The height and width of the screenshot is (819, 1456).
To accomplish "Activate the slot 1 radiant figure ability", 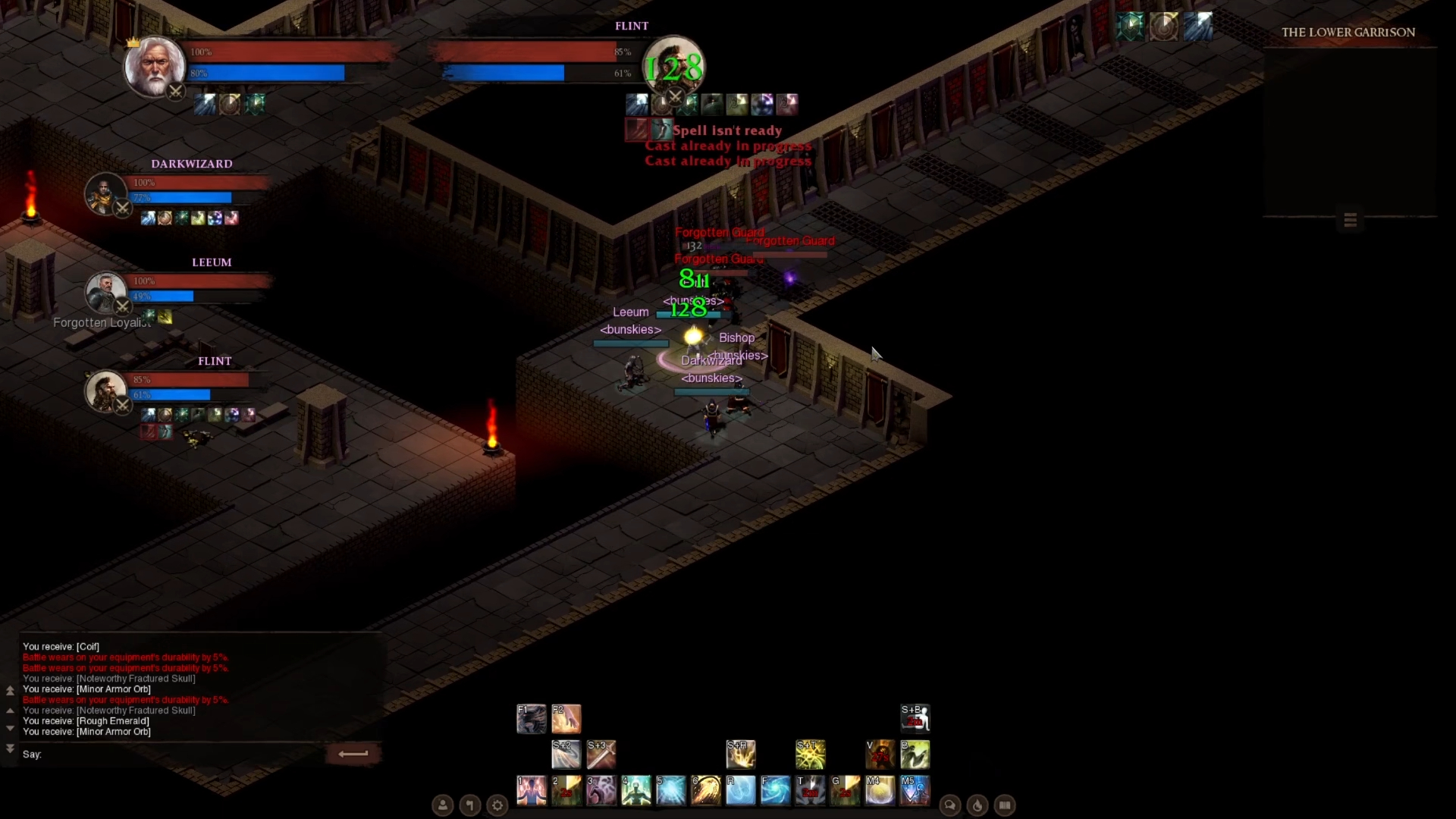I will point(532,790).
